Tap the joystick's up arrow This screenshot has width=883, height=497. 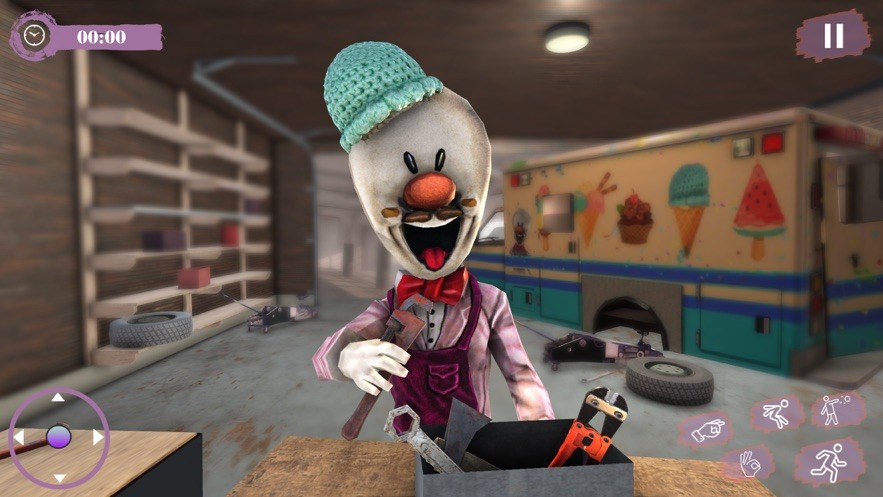coord(58,398)
